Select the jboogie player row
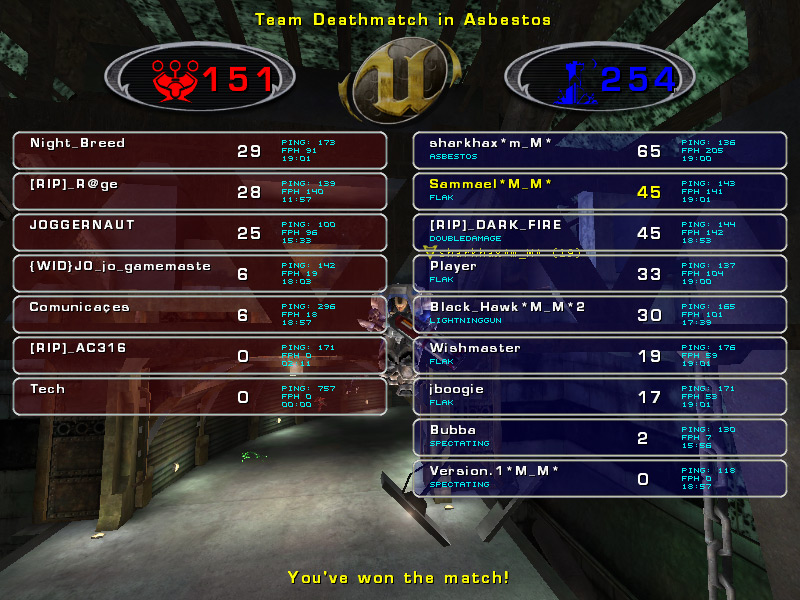Viewport: 800px width, 600px height. coord(598,397)
